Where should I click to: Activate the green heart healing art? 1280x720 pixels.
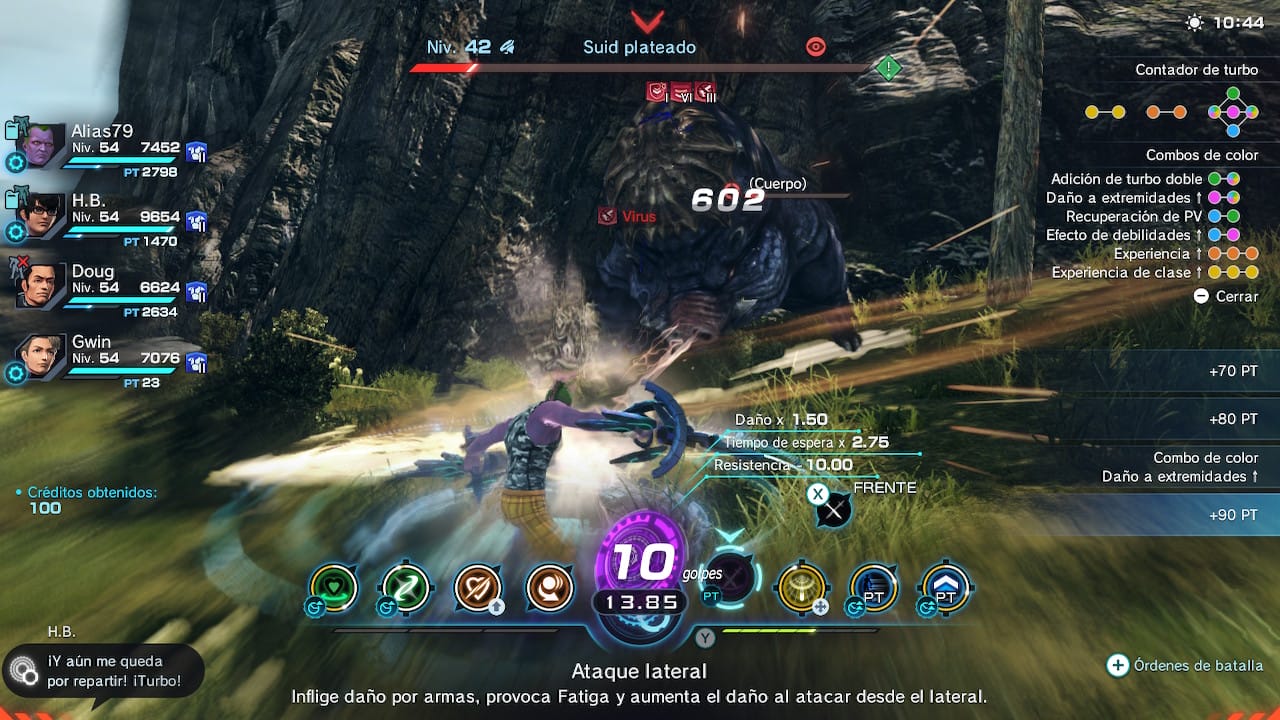point(334,587)
